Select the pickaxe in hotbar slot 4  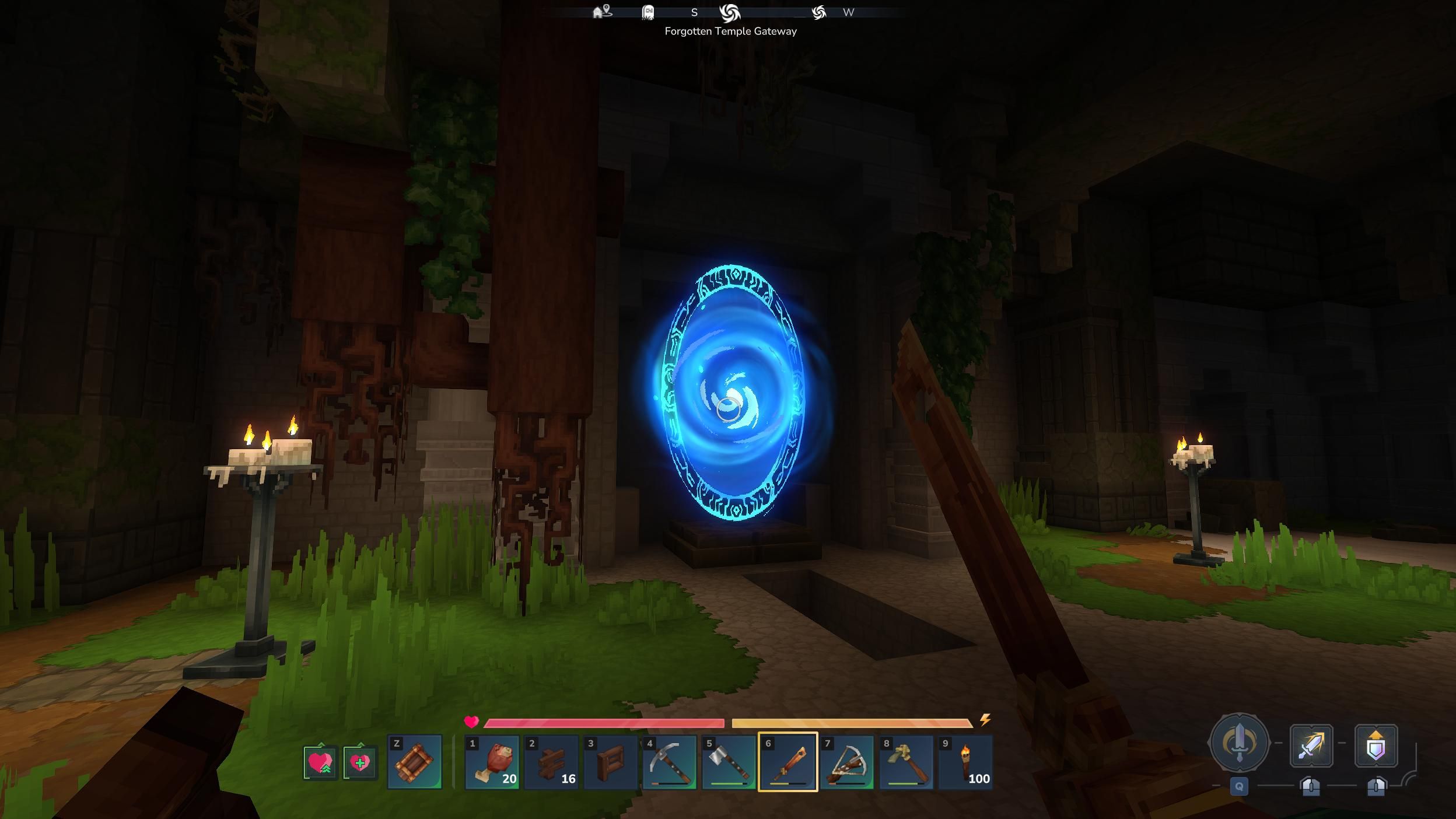pos(670,763)
